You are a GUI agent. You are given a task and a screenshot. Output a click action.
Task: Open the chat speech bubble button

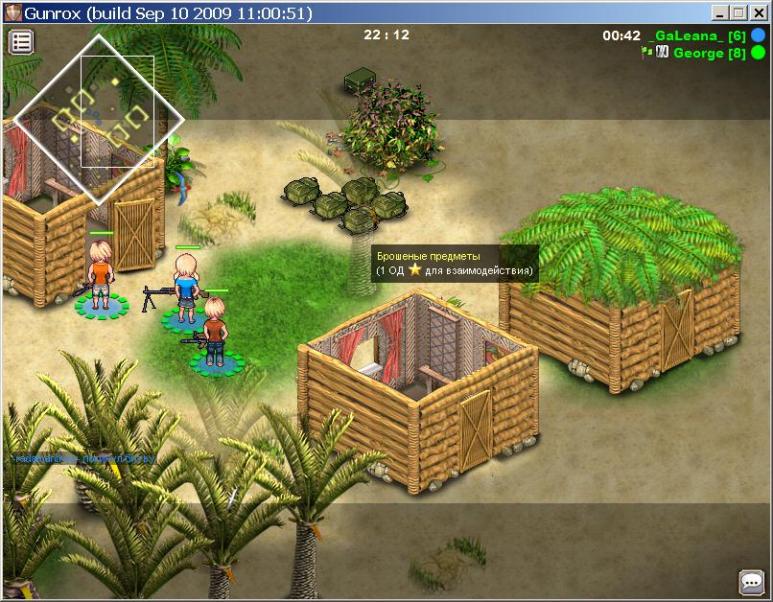(751, 581)
